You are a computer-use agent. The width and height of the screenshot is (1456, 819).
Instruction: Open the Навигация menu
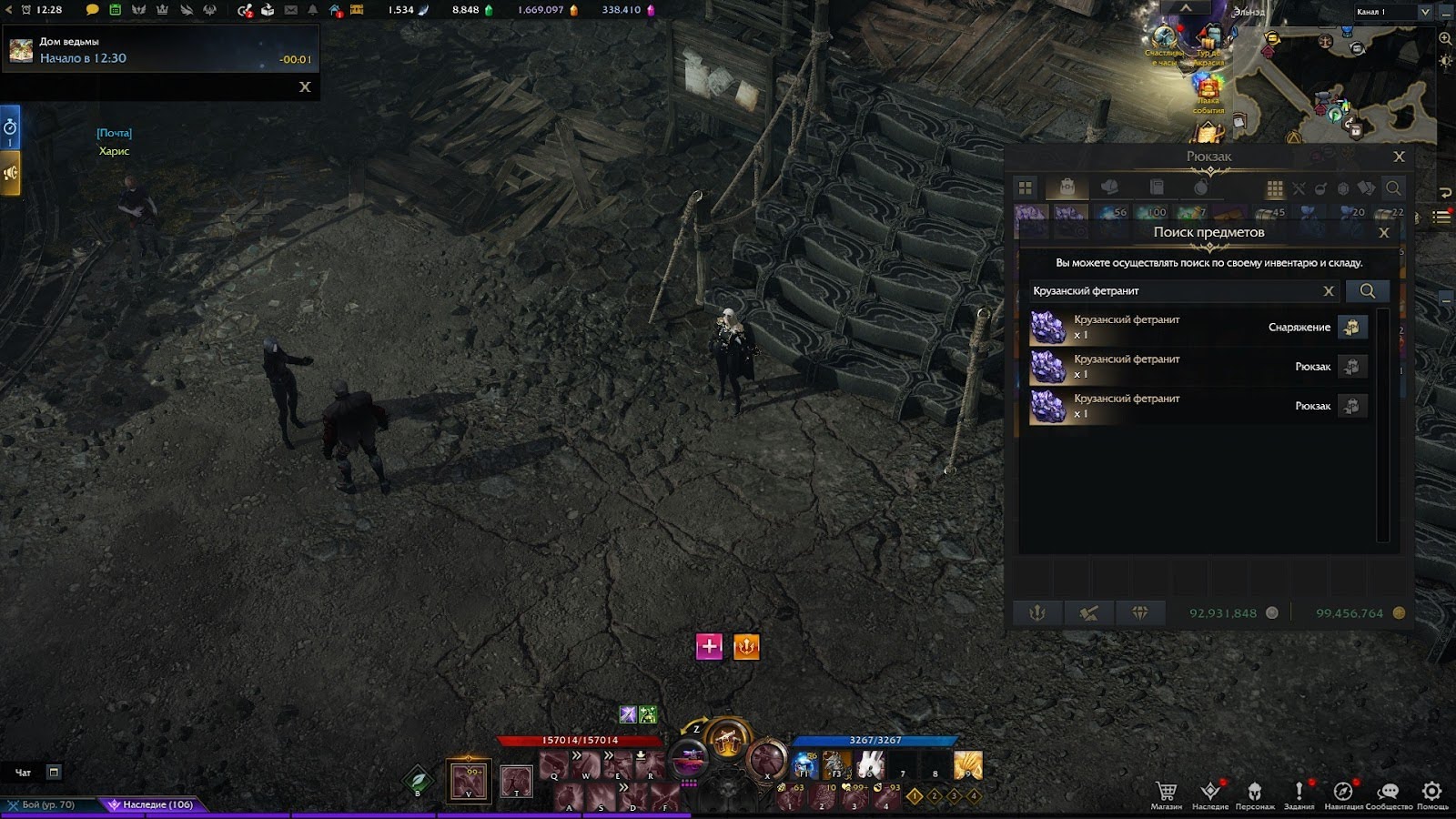pos(1343,794)
